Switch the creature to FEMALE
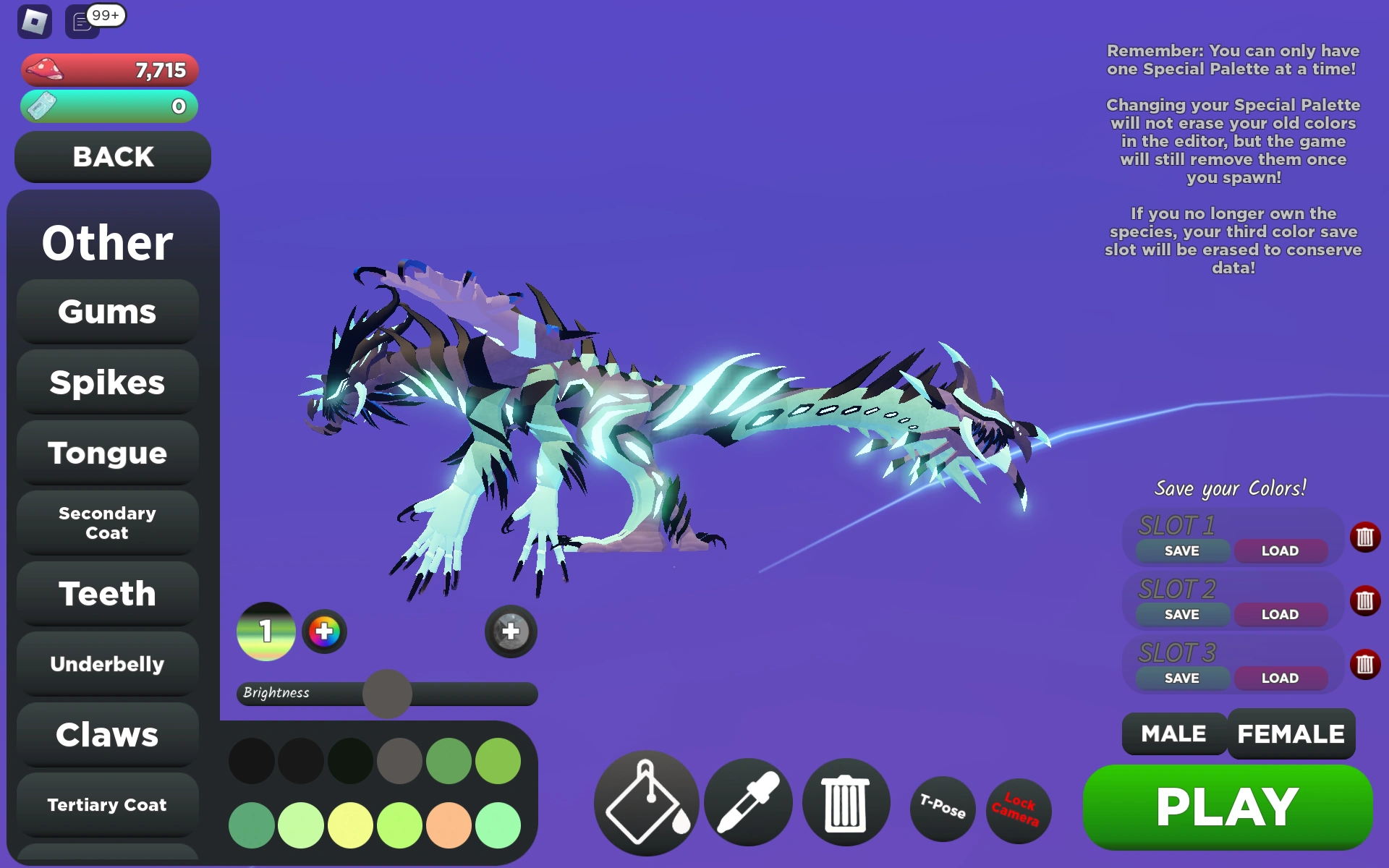1389x868 pixels. (x=1291, y=733)
